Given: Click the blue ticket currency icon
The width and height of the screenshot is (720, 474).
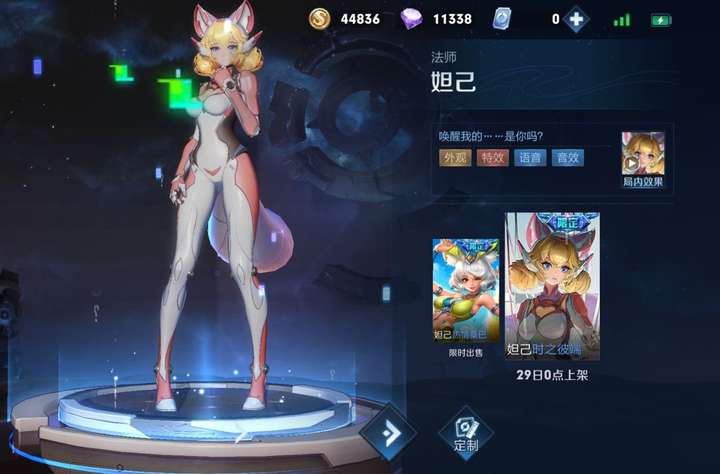Looking at the screenshot, I should click(x=503, y=19).
